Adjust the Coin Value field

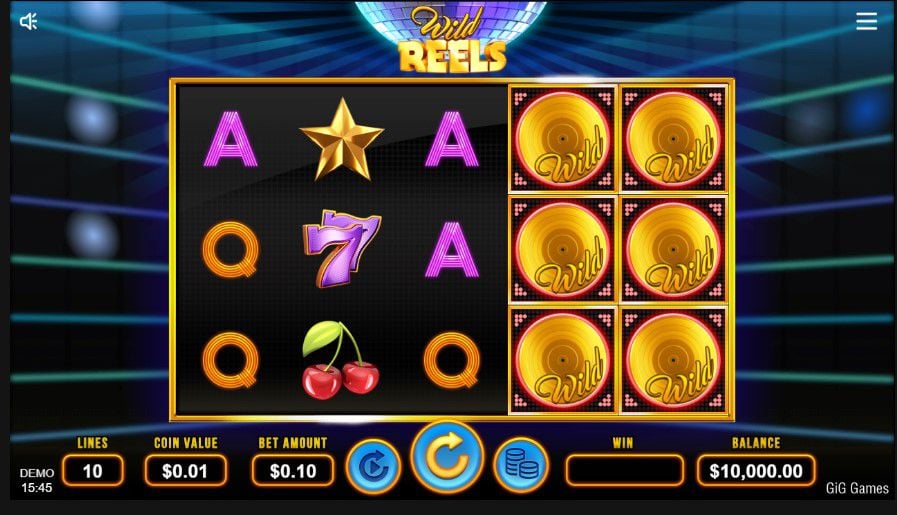(x=186, y=470)
